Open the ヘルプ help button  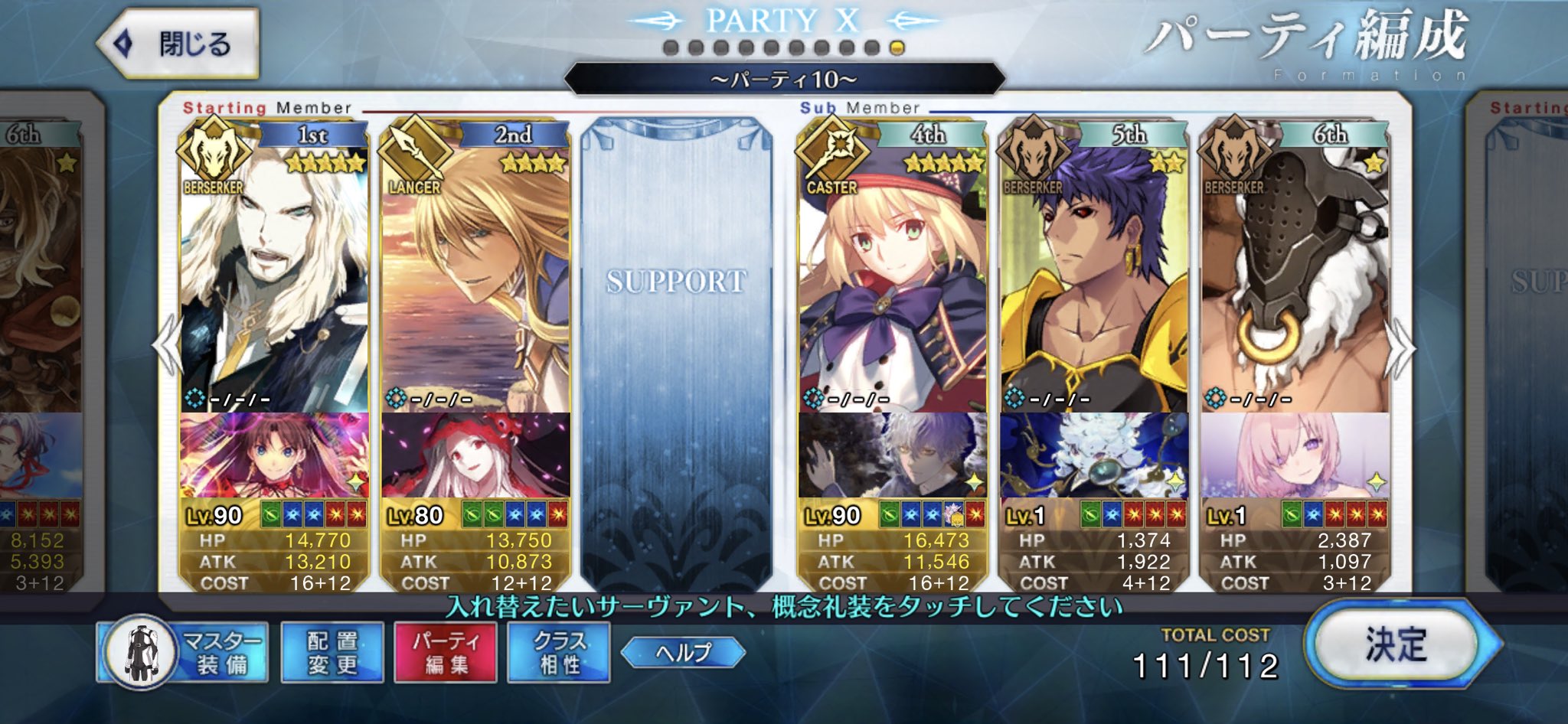point(683,653)
